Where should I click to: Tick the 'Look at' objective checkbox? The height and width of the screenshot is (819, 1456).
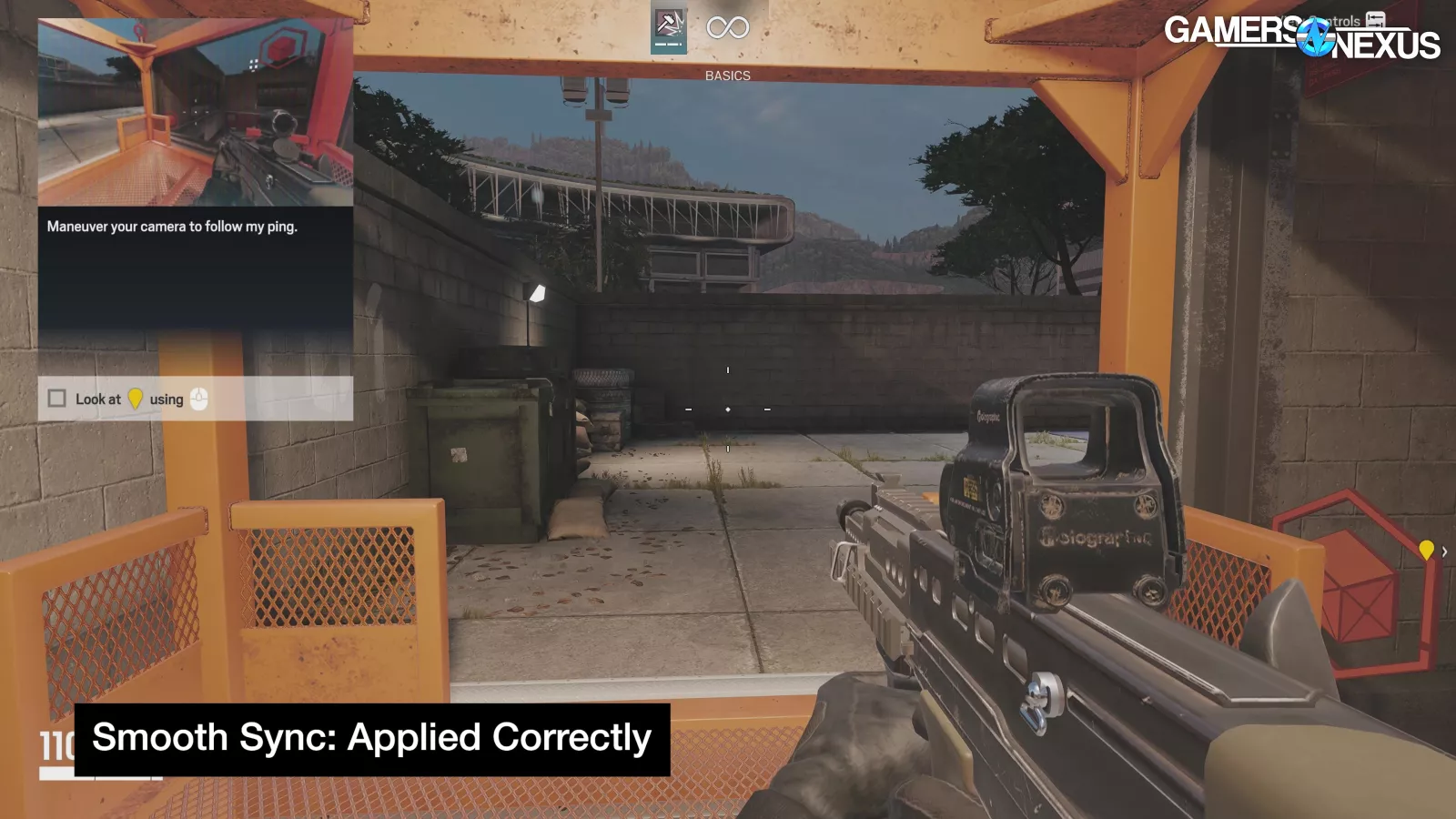coord(57,399)
